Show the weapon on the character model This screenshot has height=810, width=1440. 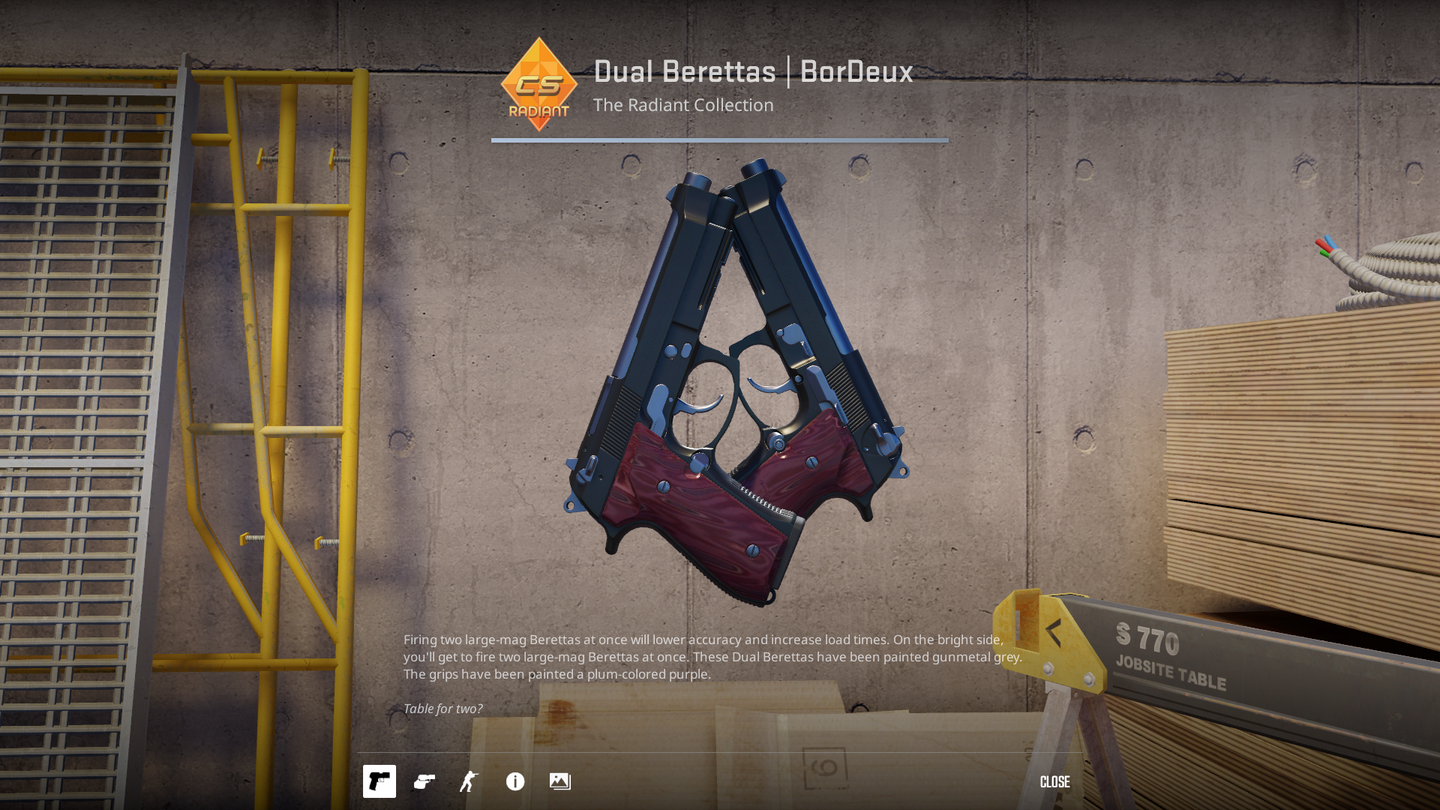click(469, 781)
